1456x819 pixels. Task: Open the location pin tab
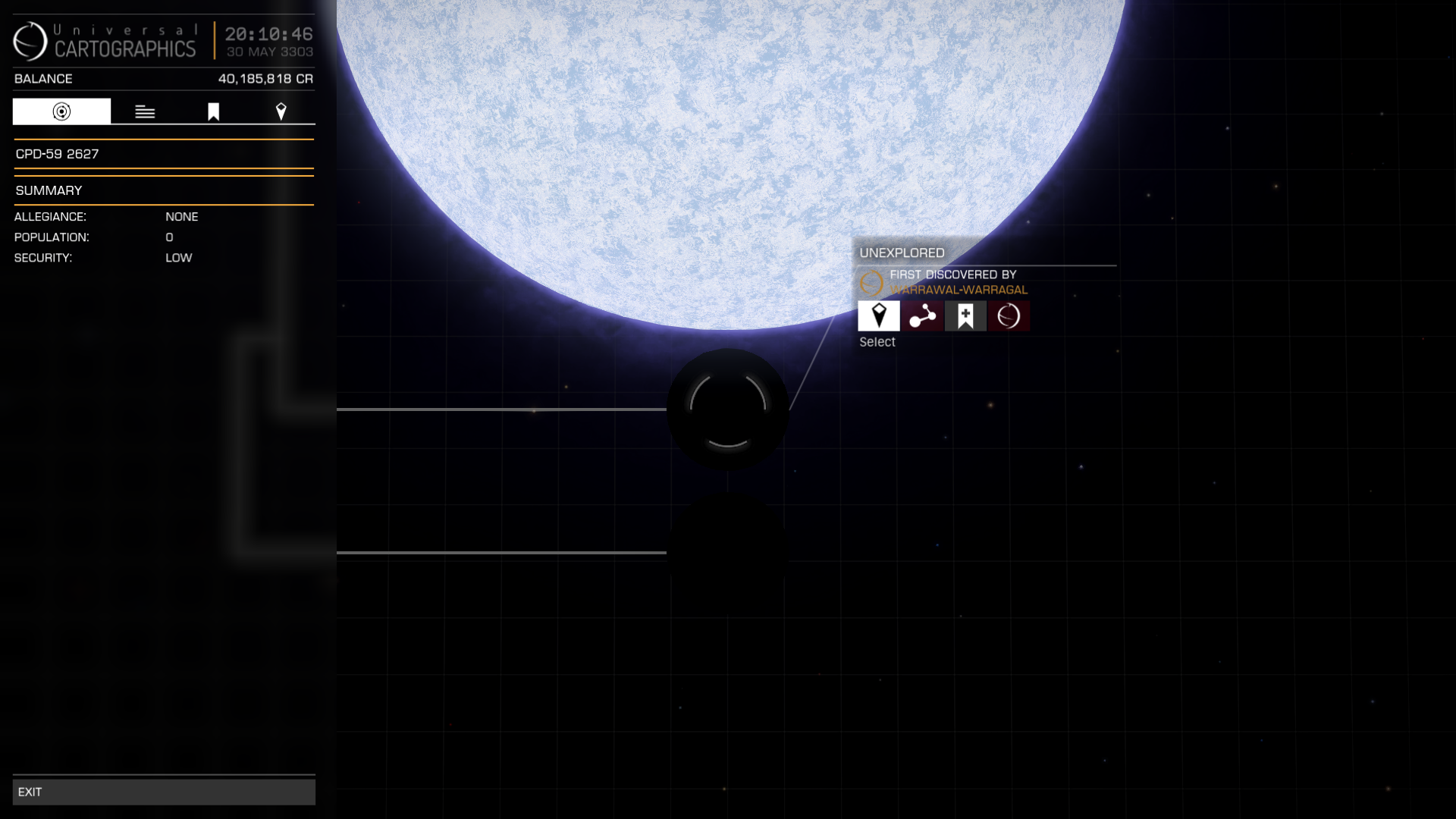281,111
